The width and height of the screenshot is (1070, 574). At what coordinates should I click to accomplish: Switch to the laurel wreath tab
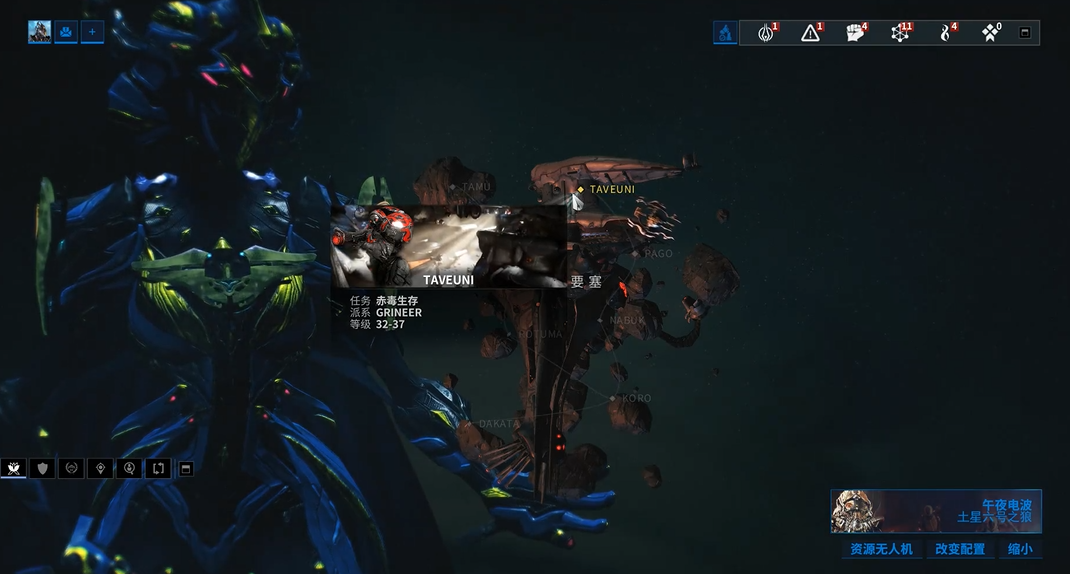(x=71, y=468)
